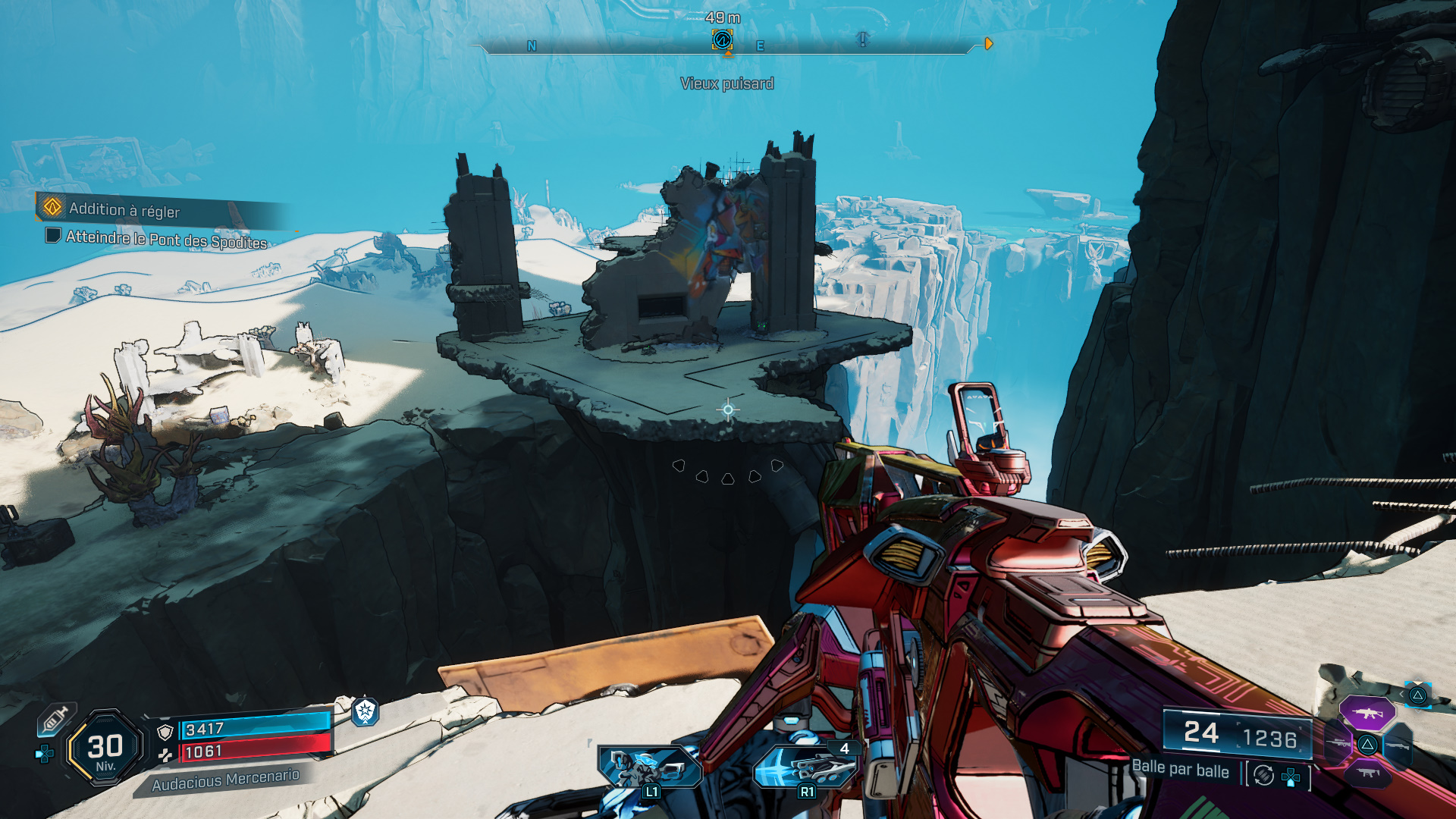
Task: Select the tracked quest Addition à régler
Action: coord(125,209)
